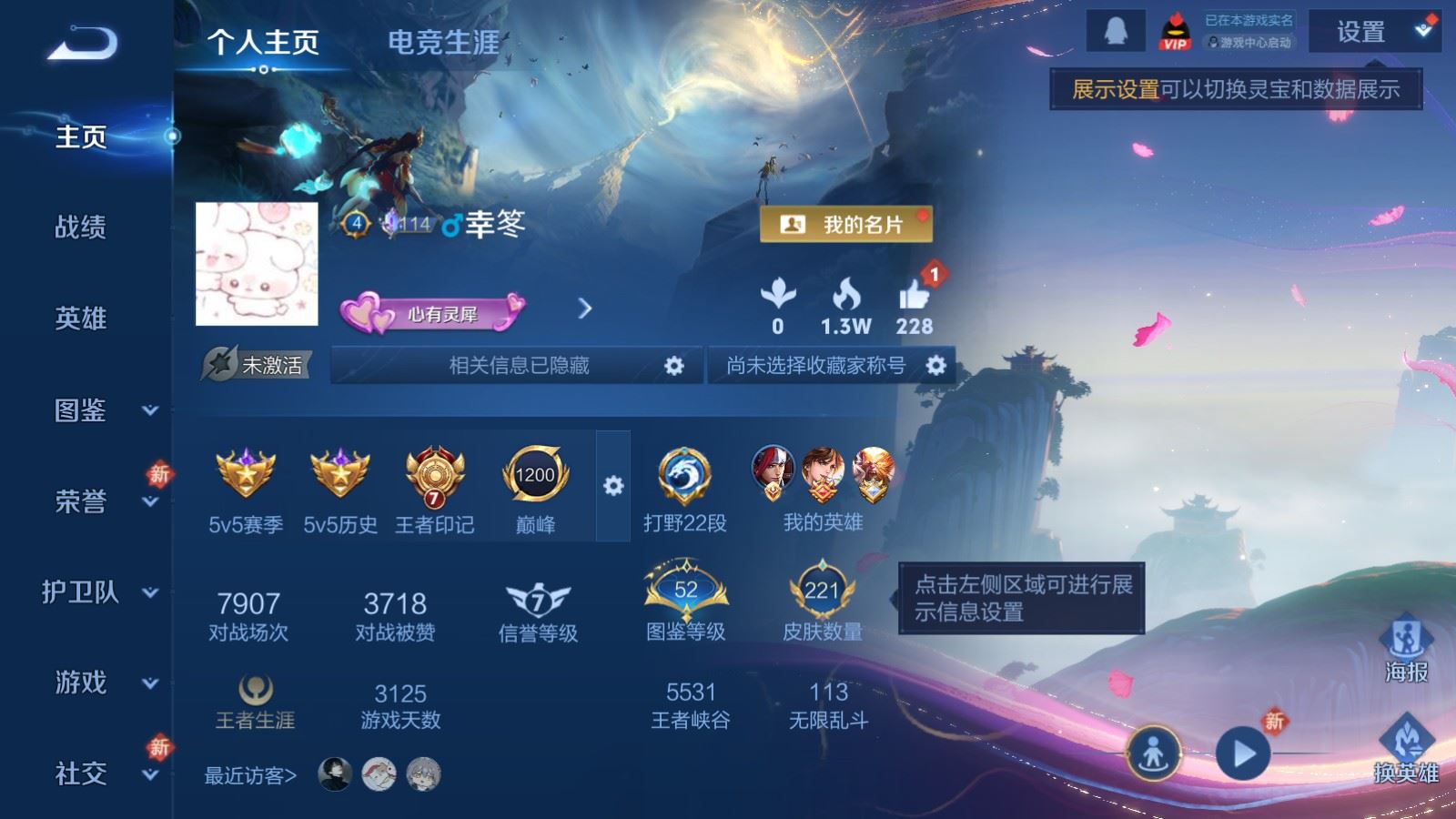Open the 5v5赛季 rank emblem
This screenshot has width=1456, height=819.
pyautogui.click(x=245, y=474)
